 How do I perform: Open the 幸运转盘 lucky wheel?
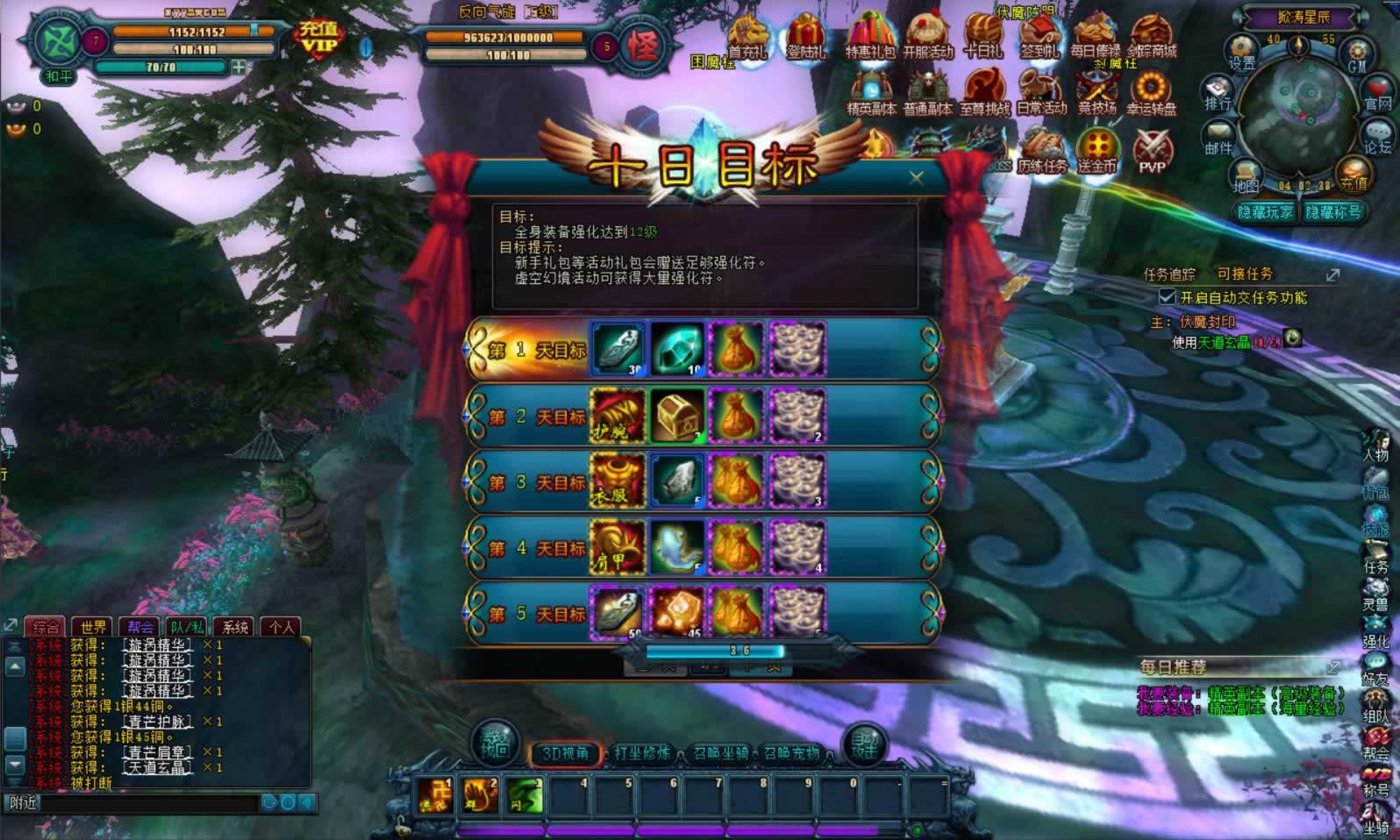click(x=1152, y=95)
